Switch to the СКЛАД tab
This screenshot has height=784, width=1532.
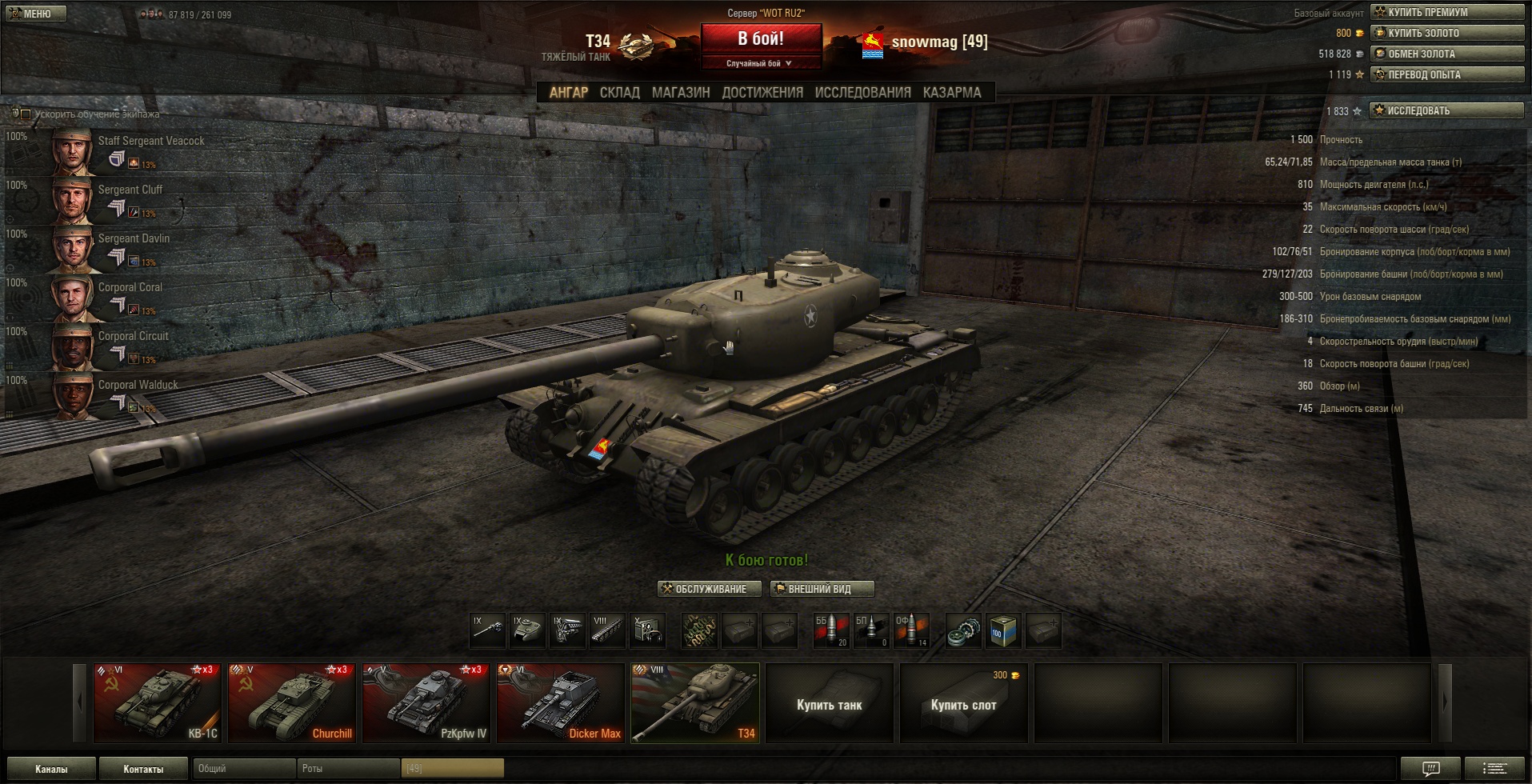tap(619, 93)
